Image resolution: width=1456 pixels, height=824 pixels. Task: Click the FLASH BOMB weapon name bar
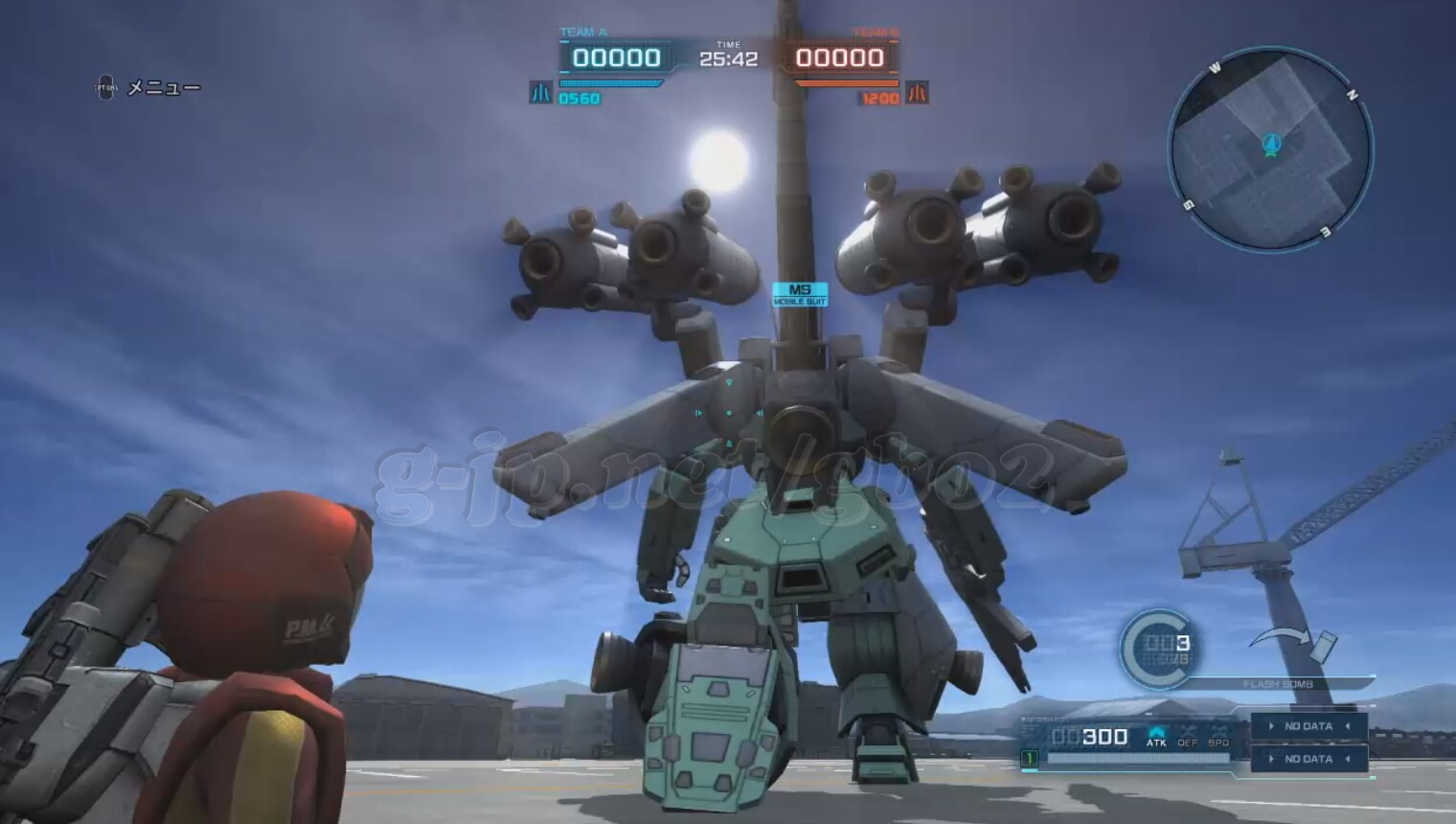click(1278, 684)
